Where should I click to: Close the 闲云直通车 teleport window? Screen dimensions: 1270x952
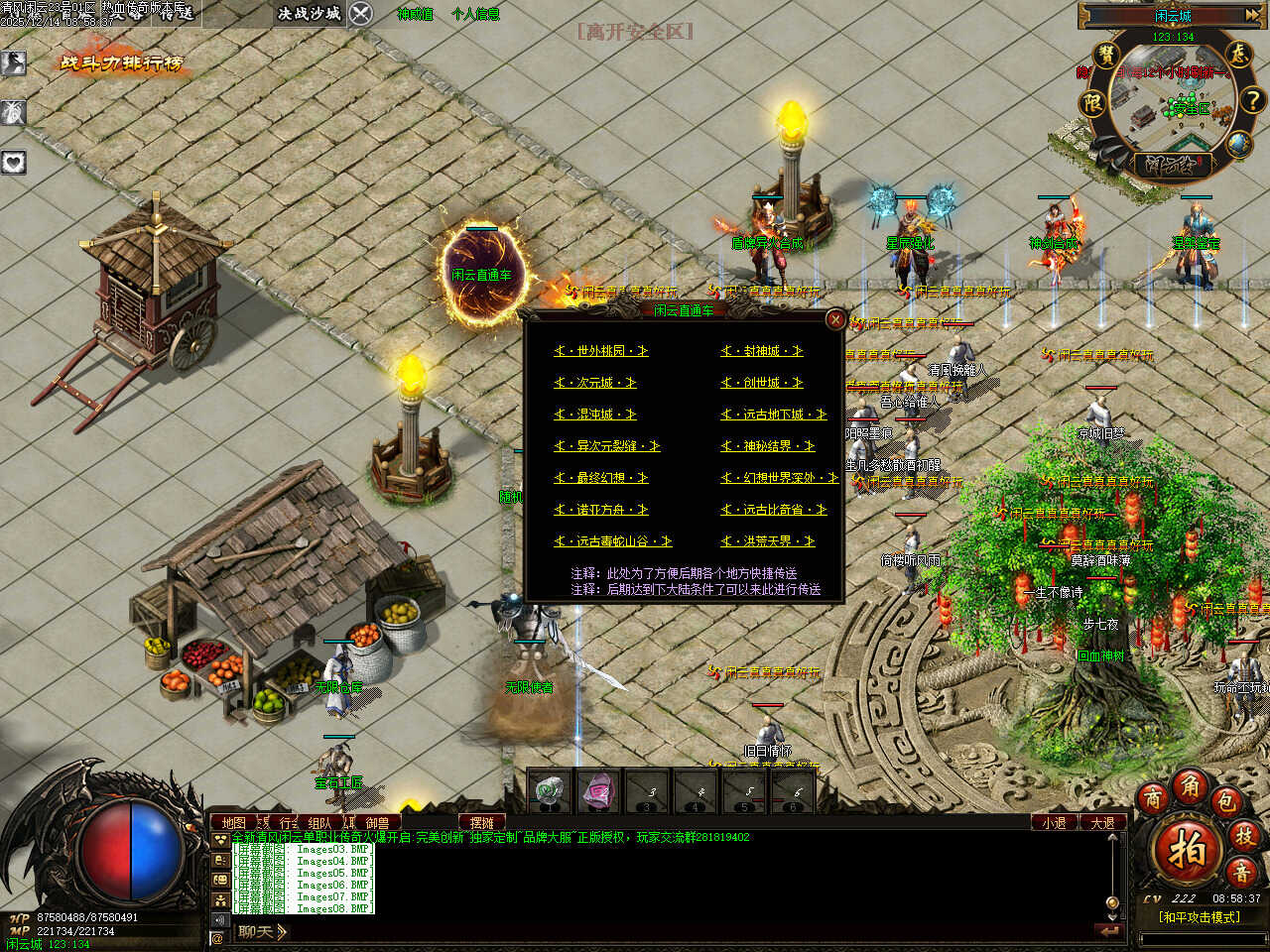pyautogui.click(x=835, y=319)
